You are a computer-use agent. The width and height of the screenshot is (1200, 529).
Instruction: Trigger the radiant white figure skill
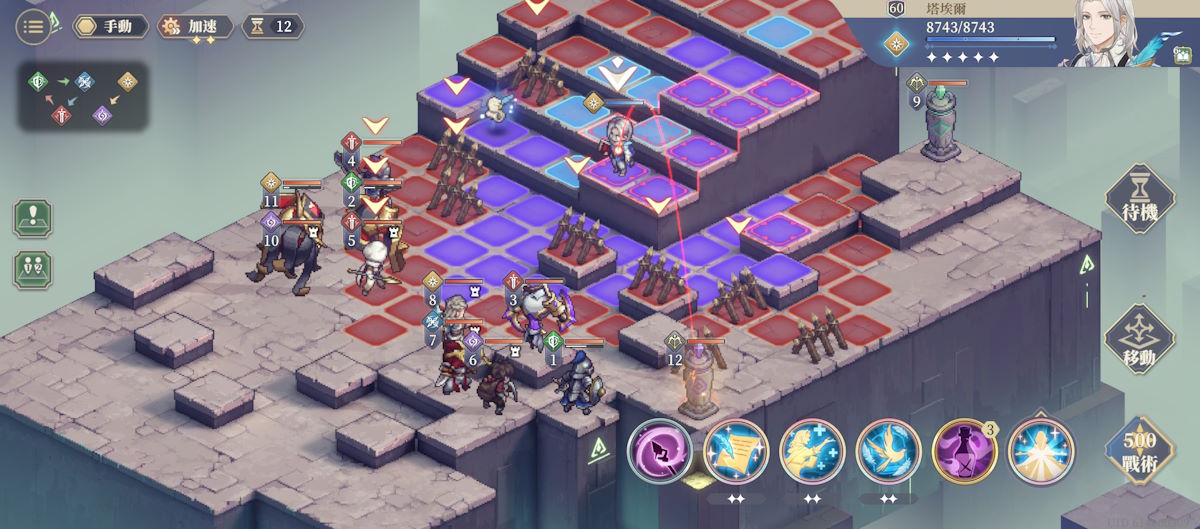tap(1040, 451)
